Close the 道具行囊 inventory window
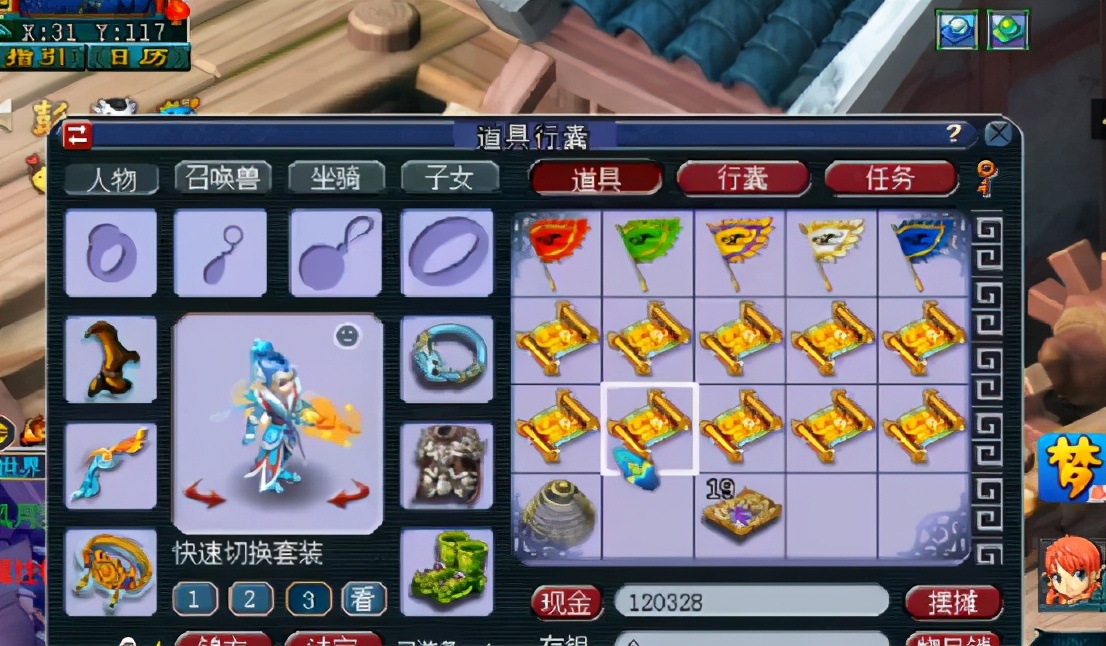Screen dimensions: 1106x646 click(998, 134)
